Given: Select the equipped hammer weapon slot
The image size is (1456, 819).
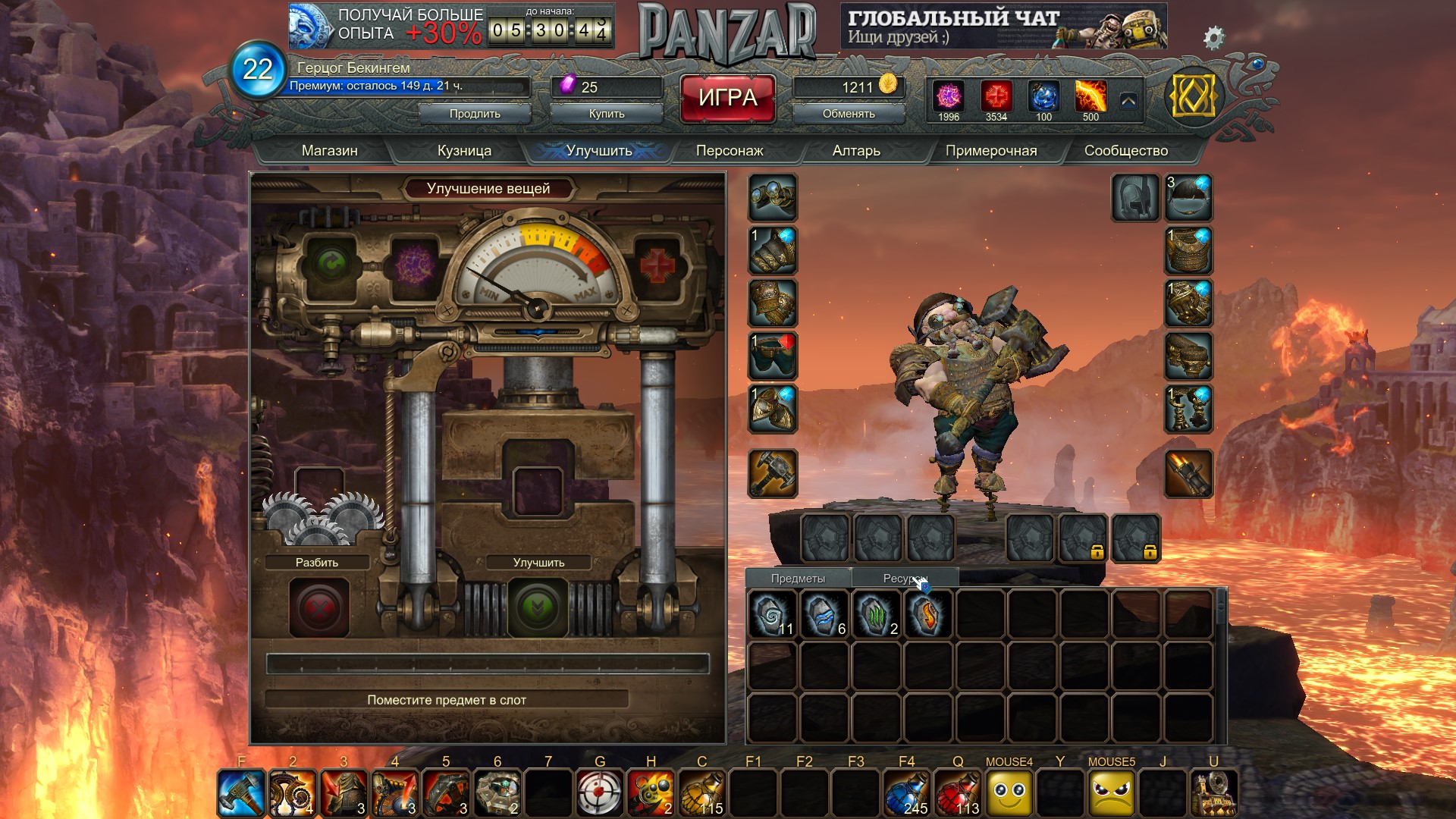Looking at the screenshot, I should 773,474.
